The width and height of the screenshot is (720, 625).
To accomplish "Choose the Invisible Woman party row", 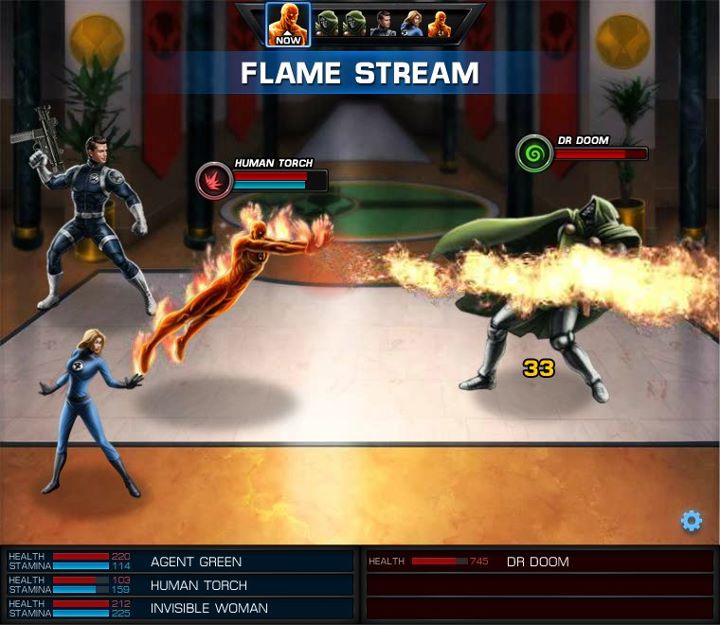I will (x=180, y=608).
